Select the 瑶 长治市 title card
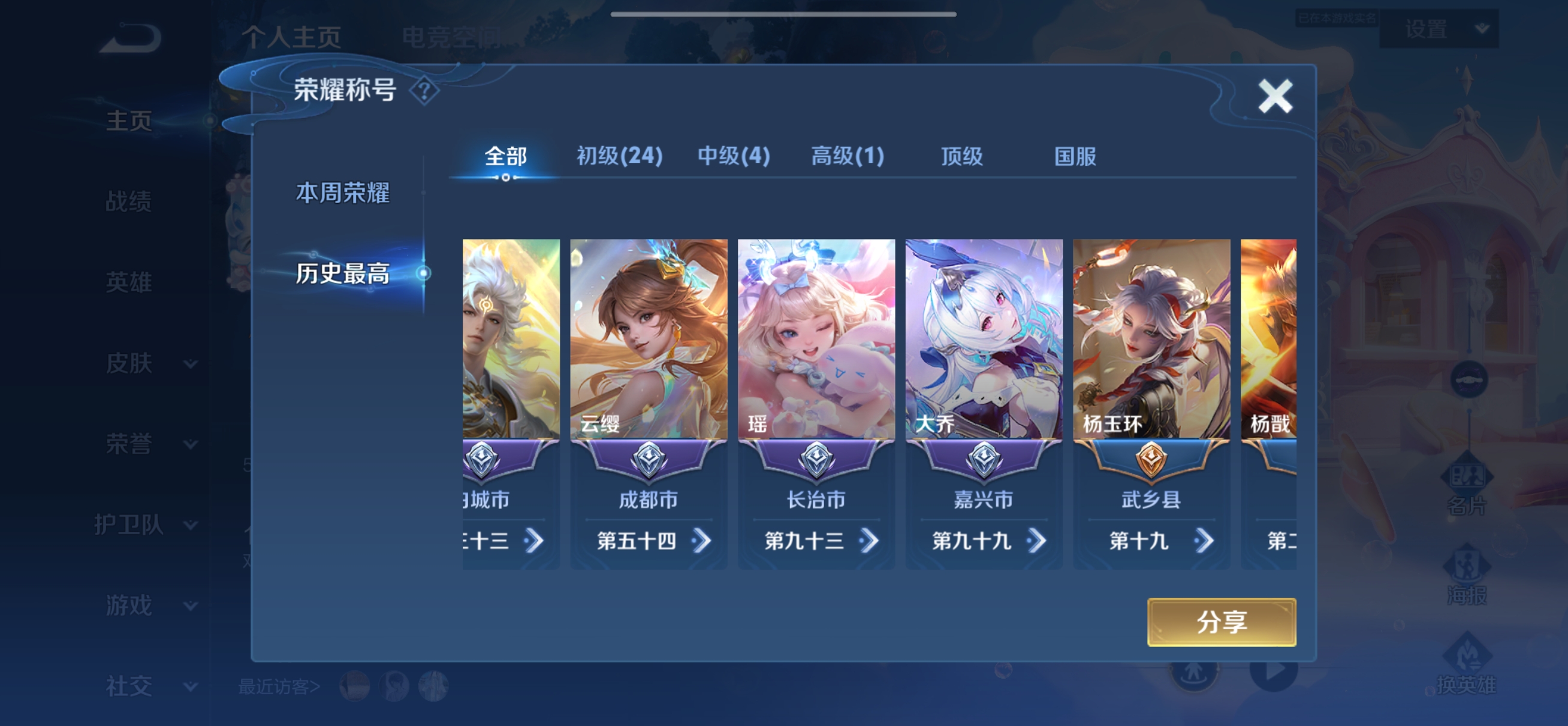 pos(816,365)
